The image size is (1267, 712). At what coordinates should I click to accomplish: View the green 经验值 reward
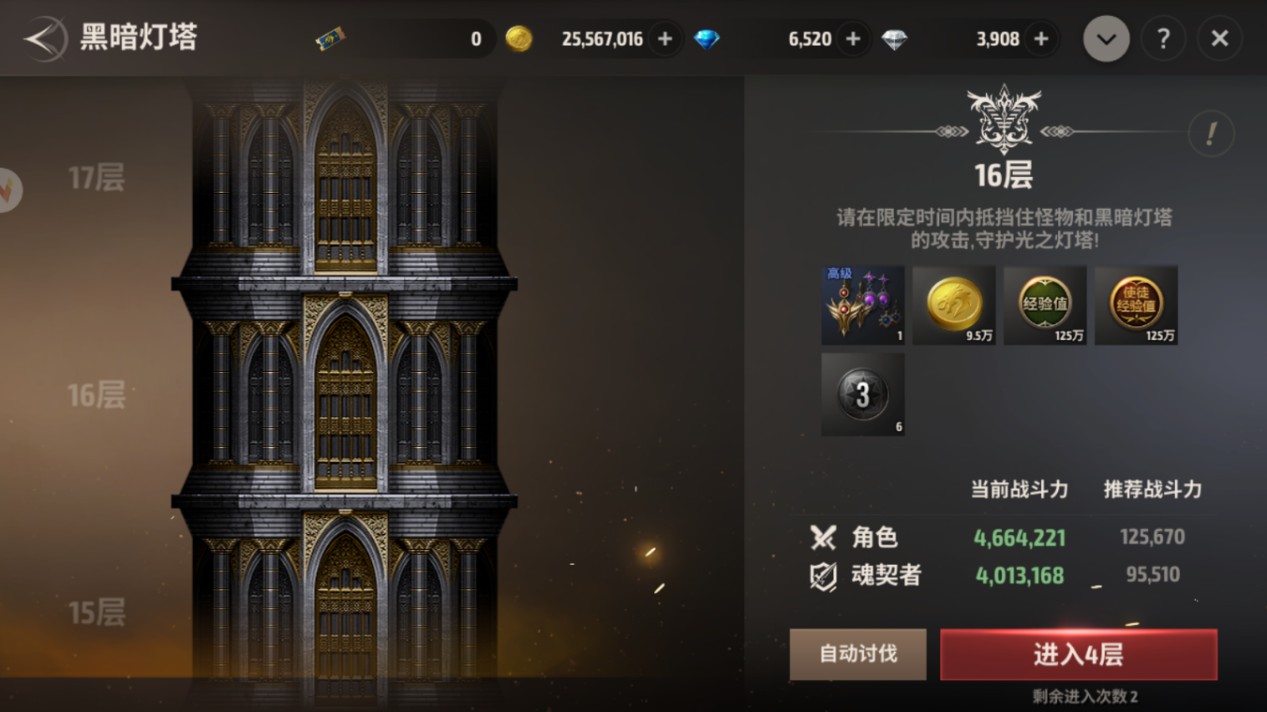click(x=1045, y=305)
